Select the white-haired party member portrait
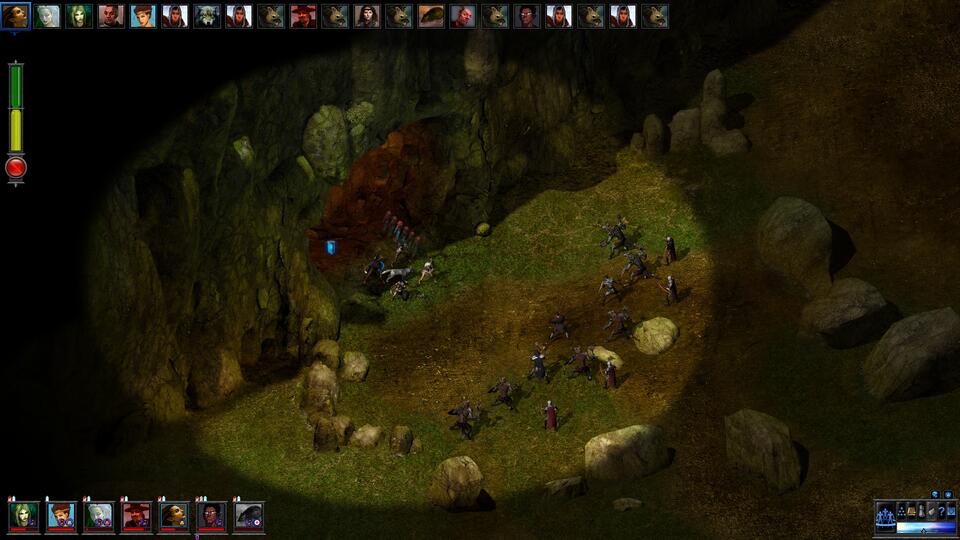 pyautogui.click(x=99, y=516)
